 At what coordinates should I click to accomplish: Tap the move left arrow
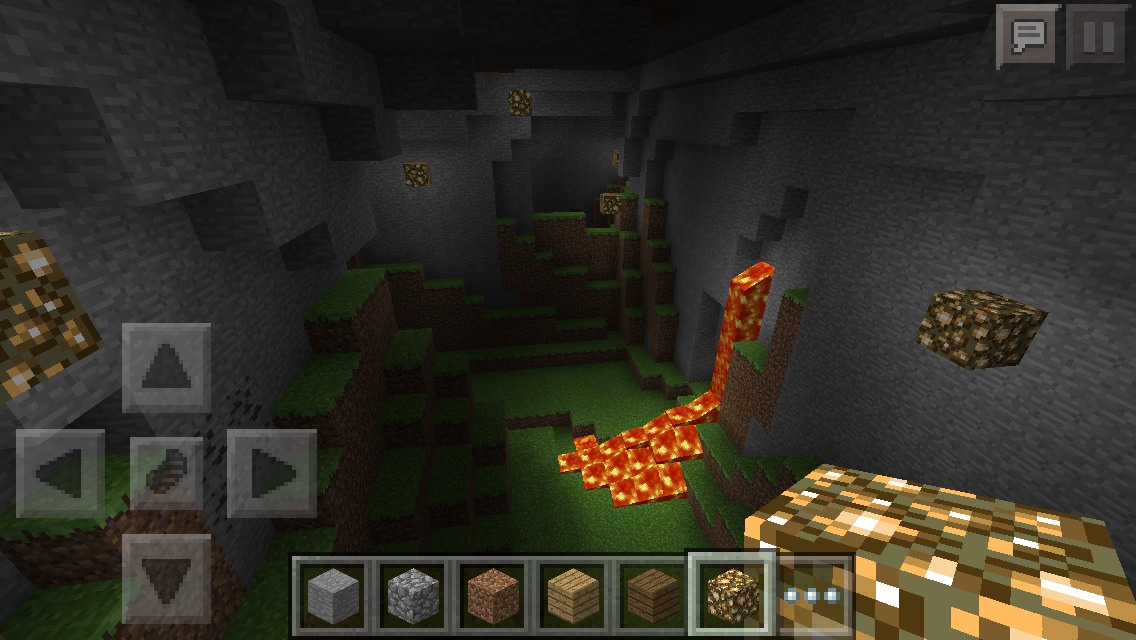61,473
